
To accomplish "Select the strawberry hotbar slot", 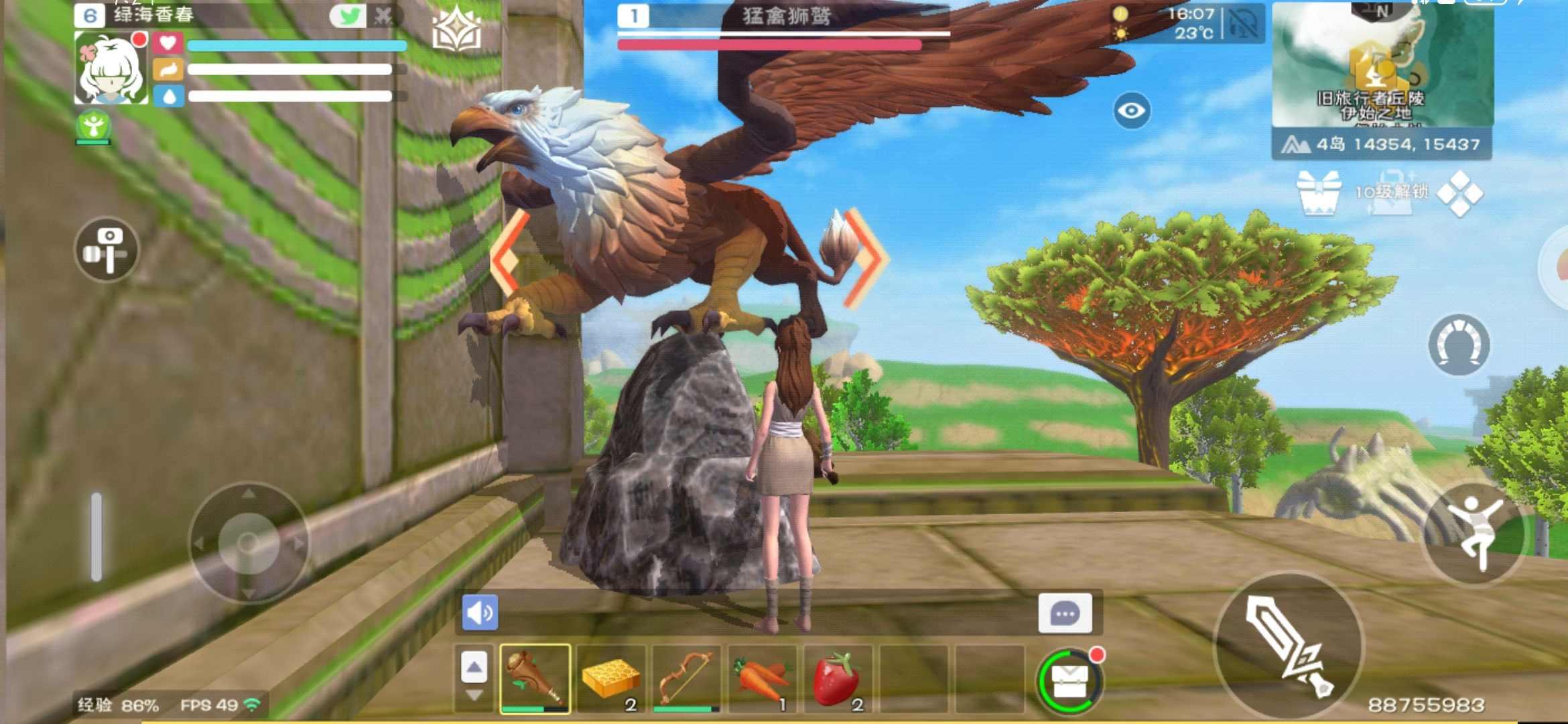I will [838, 678].
